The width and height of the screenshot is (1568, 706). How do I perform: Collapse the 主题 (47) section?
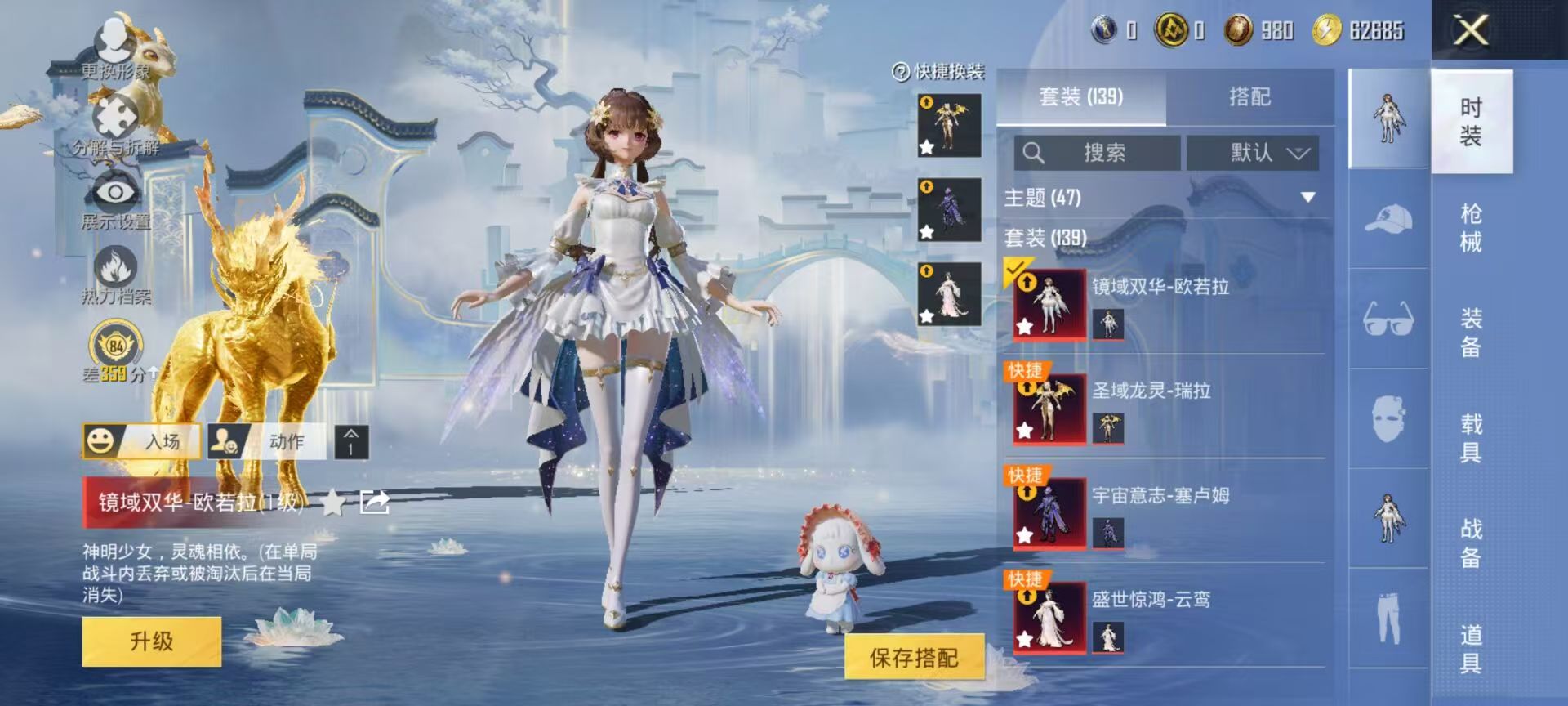[x=1310, y=195]
